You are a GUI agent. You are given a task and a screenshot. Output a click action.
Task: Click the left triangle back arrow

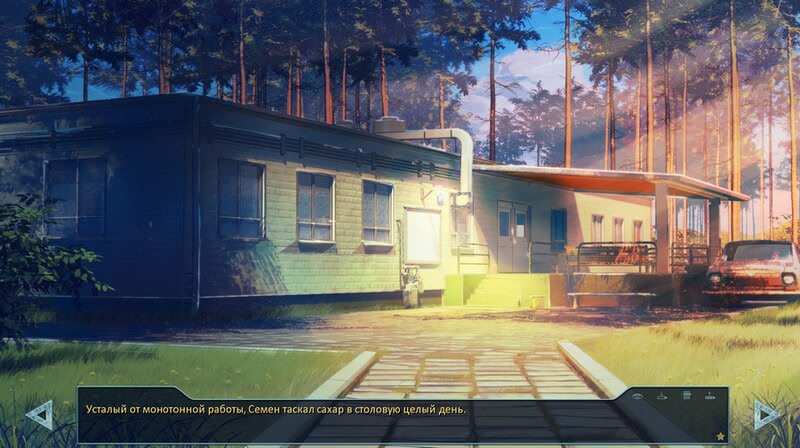tap(39, 414)
